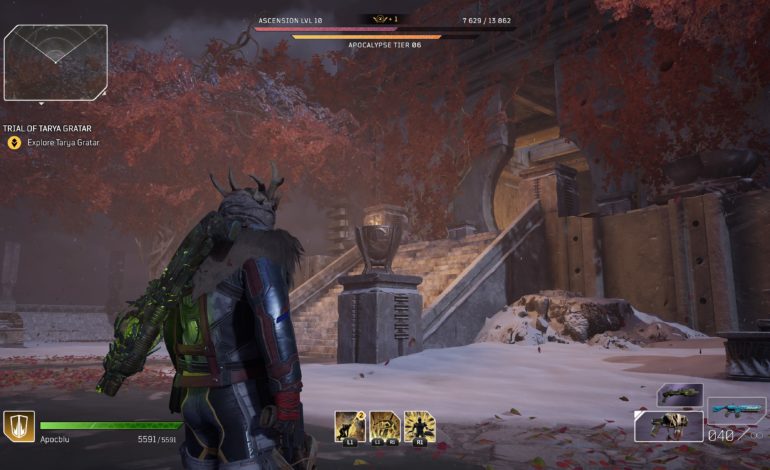Activate the first ability icon with crouching figure

(350, 426)
